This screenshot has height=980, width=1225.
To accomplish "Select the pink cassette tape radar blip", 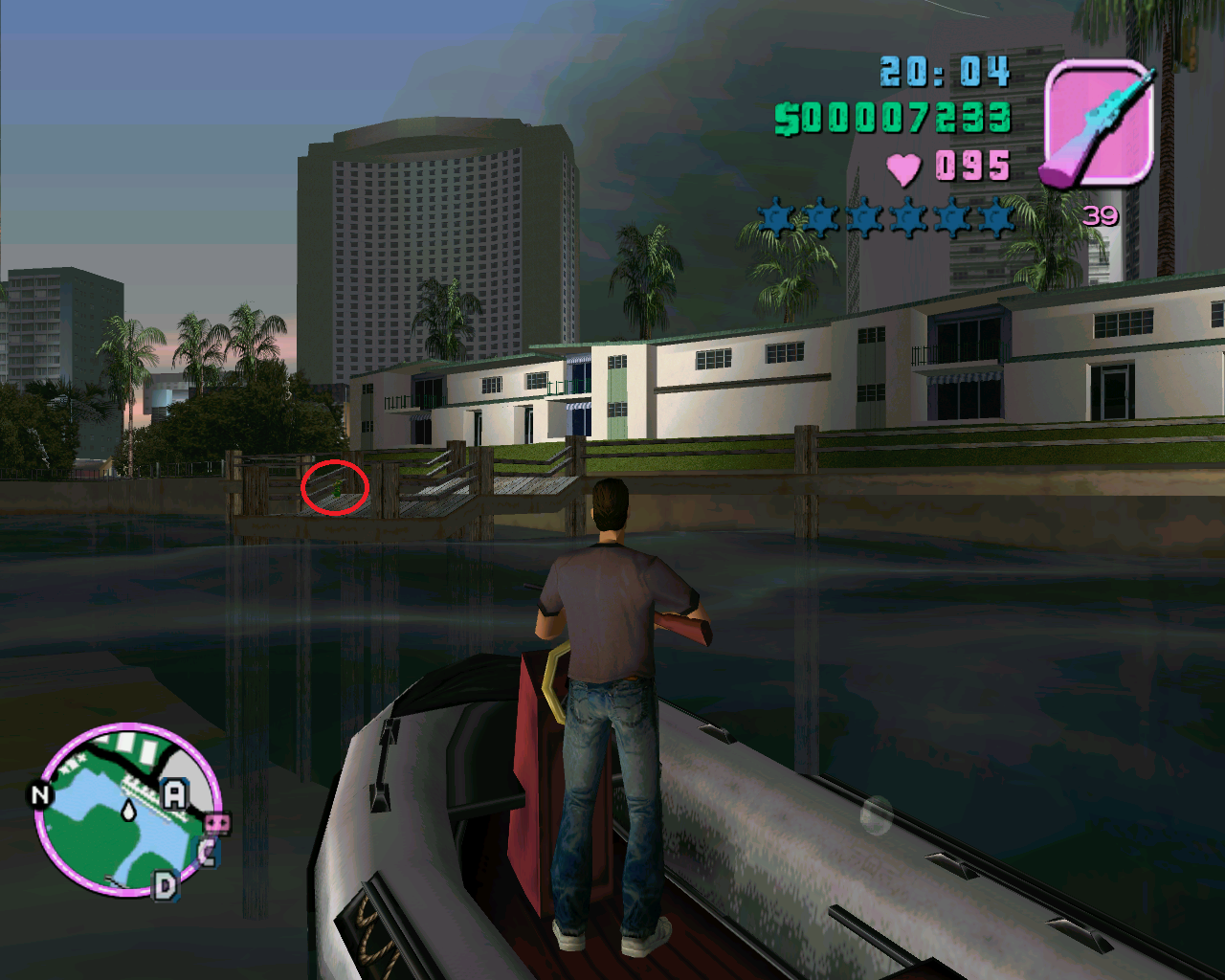I will pyautogui.click(x=217, y=823).
